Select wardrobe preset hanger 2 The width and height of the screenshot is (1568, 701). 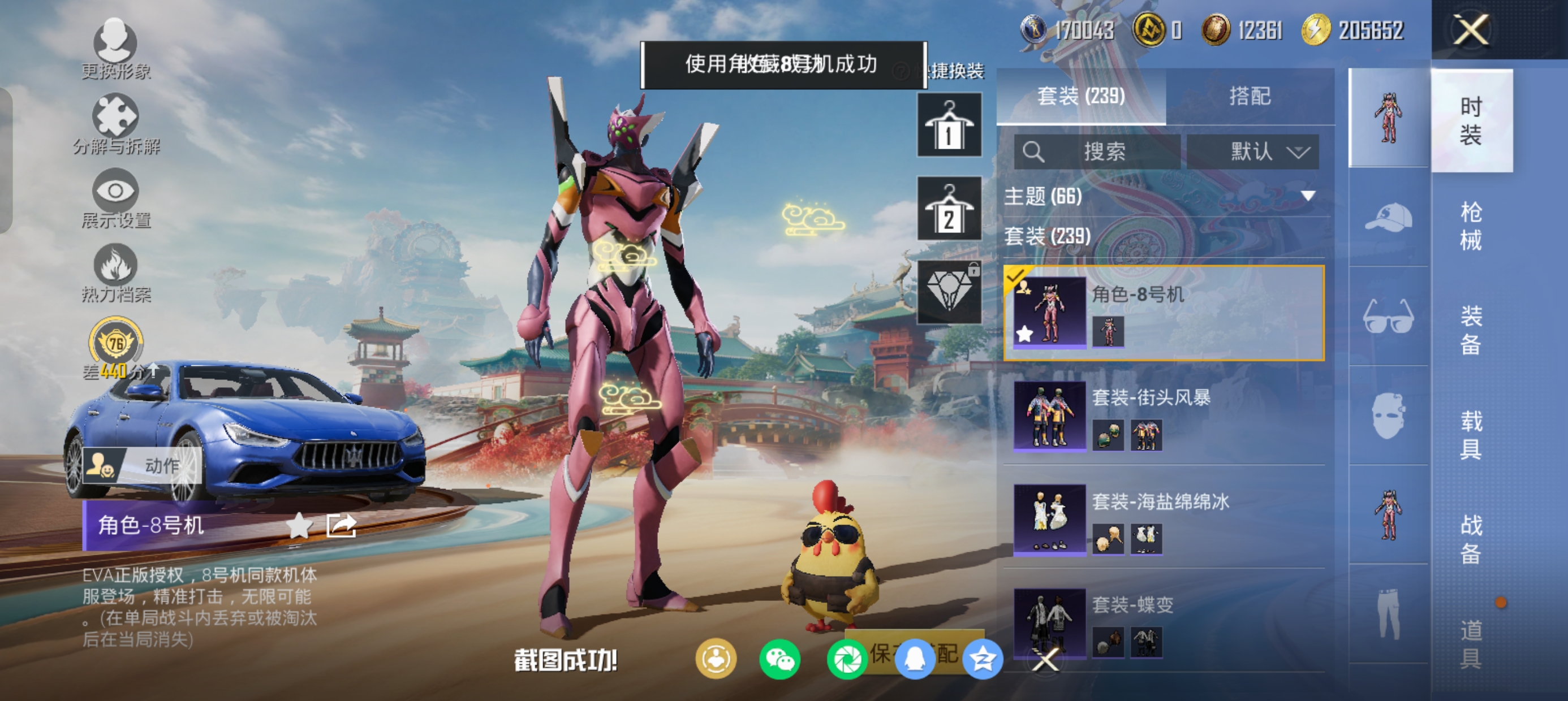(949, 209)
